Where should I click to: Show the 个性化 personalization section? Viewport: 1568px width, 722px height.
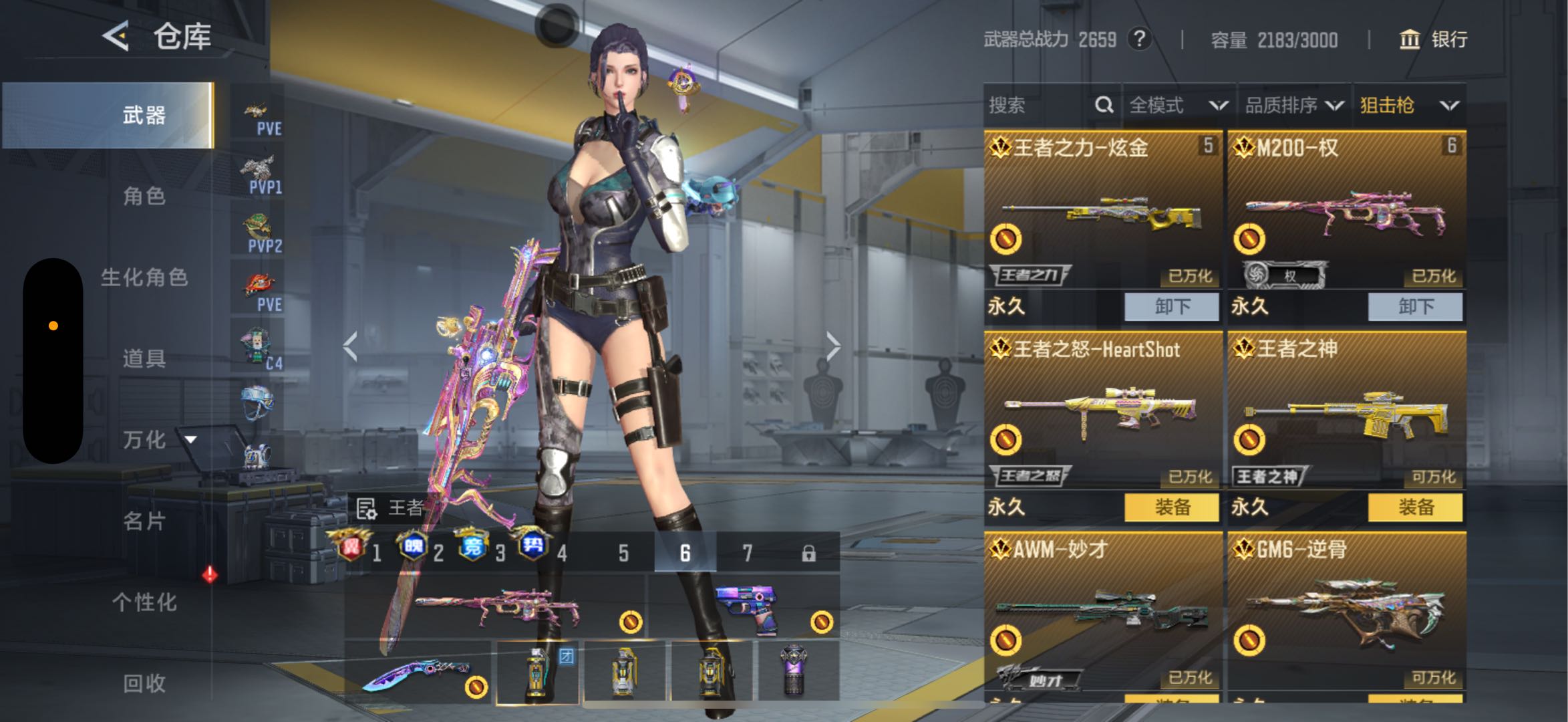click(x=144, y=602)
